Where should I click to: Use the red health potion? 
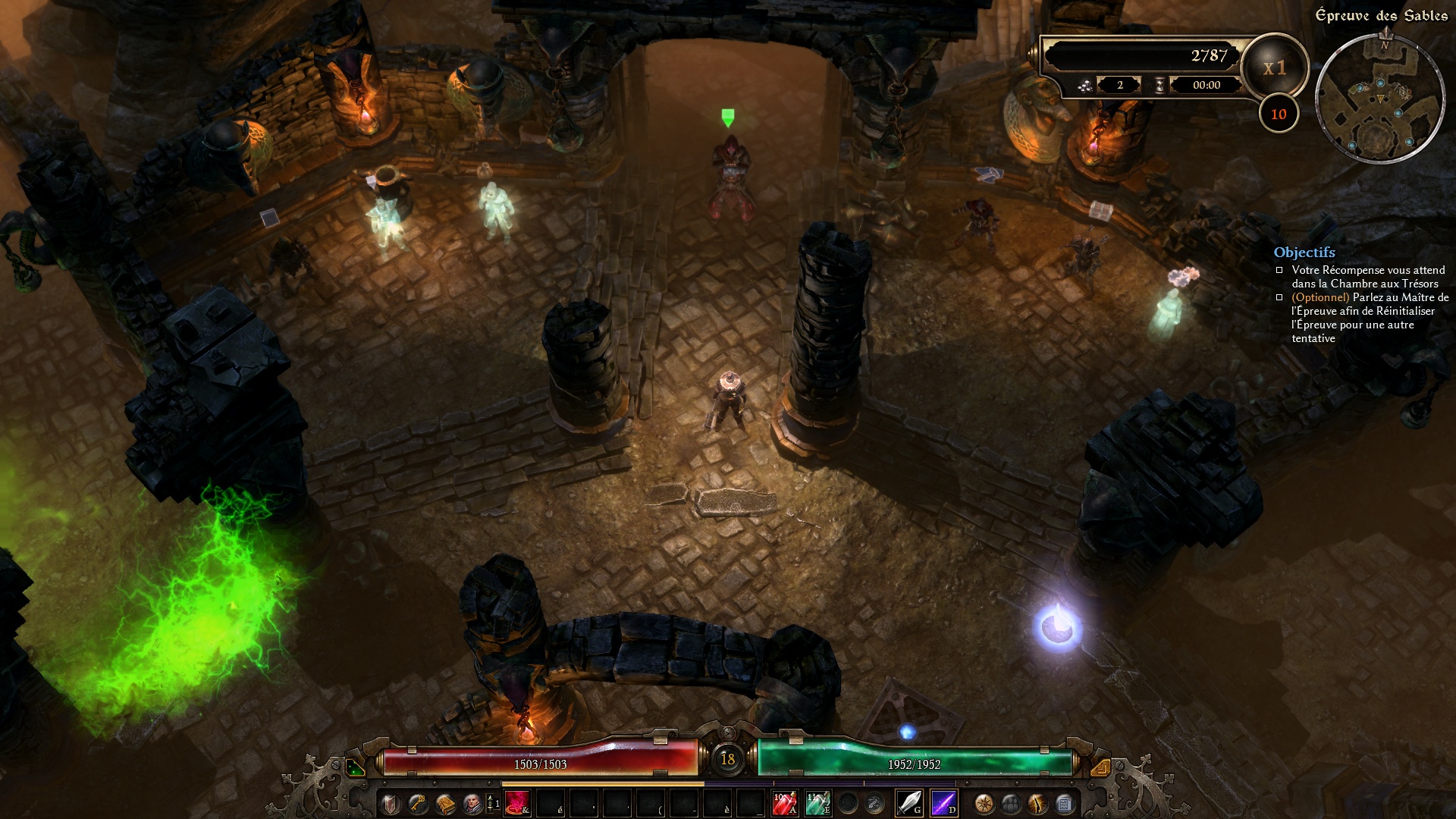(784, 803)
